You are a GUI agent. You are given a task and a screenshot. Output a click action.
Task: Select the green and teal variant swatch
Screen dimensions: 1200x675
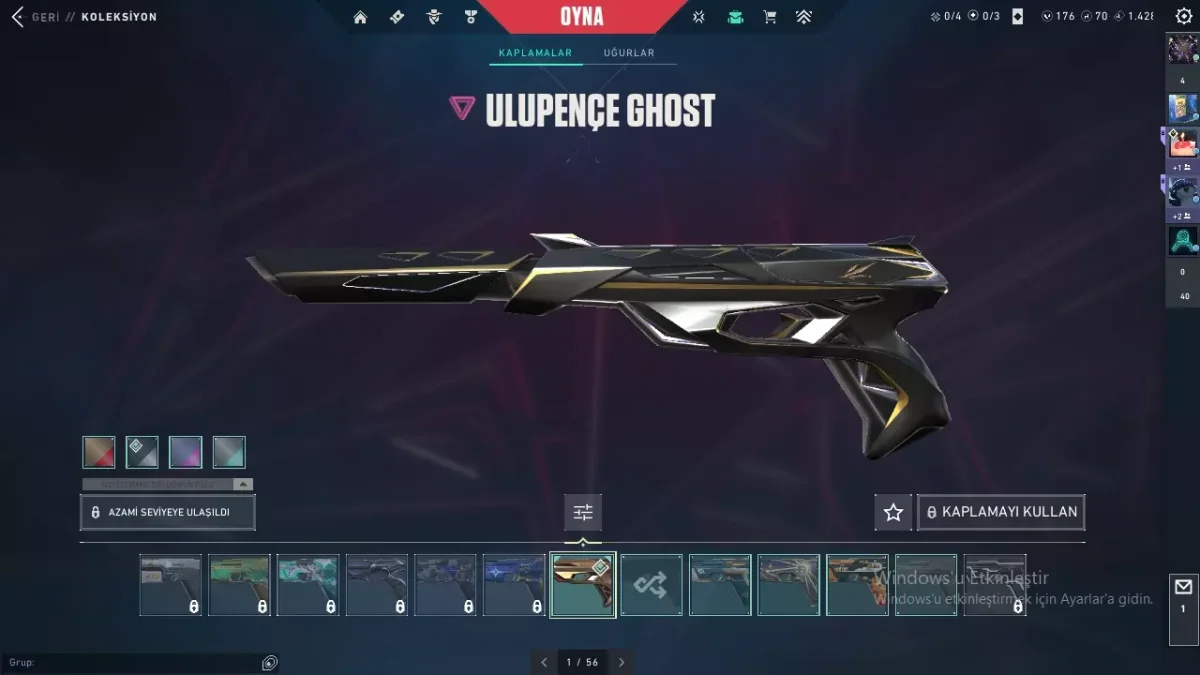pyautogui.click(x=229, y=452)
